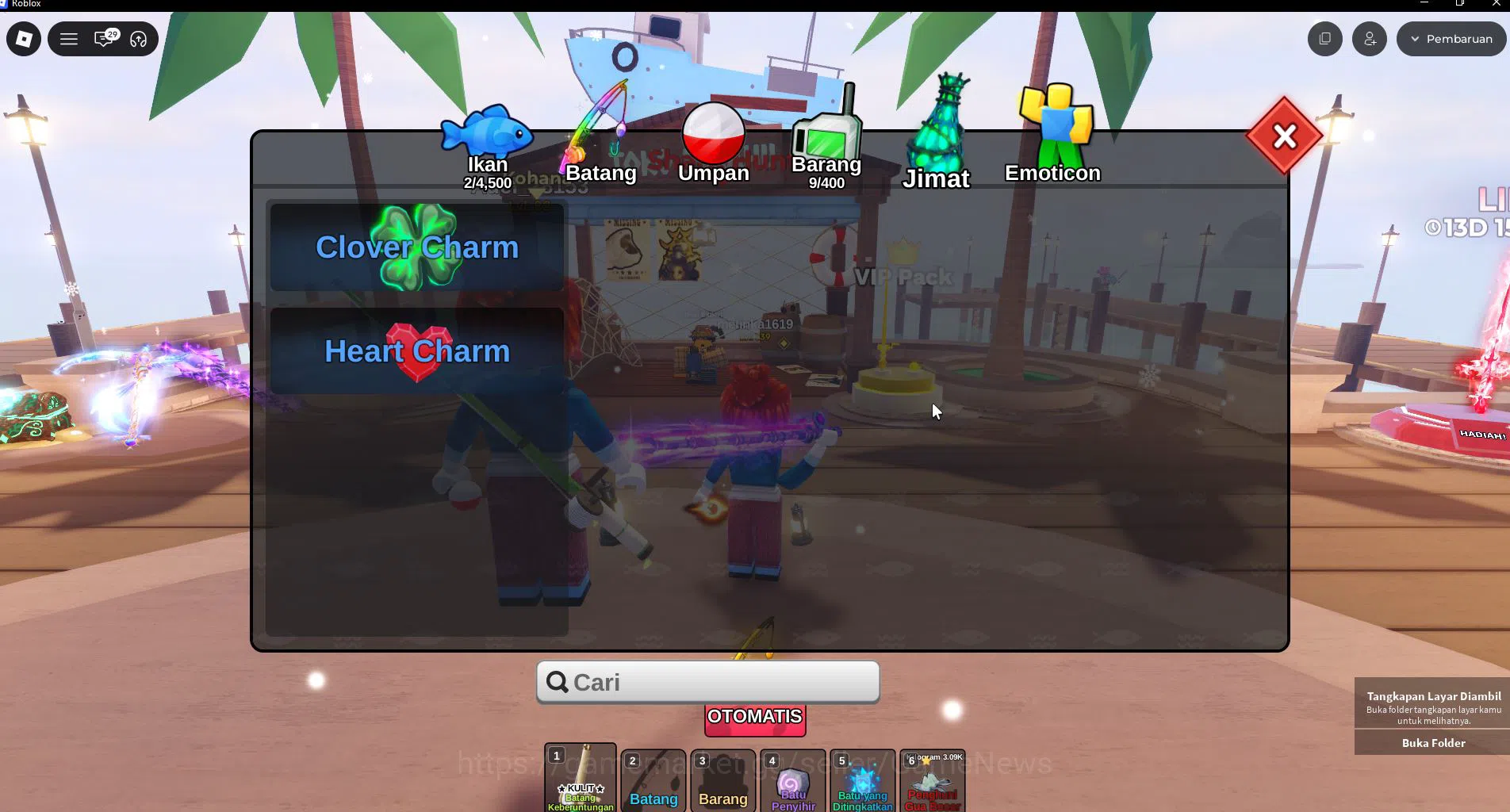Close the shop window with red X
Viewport: 1510px width, 812px height.
[x=1284, y=136]
